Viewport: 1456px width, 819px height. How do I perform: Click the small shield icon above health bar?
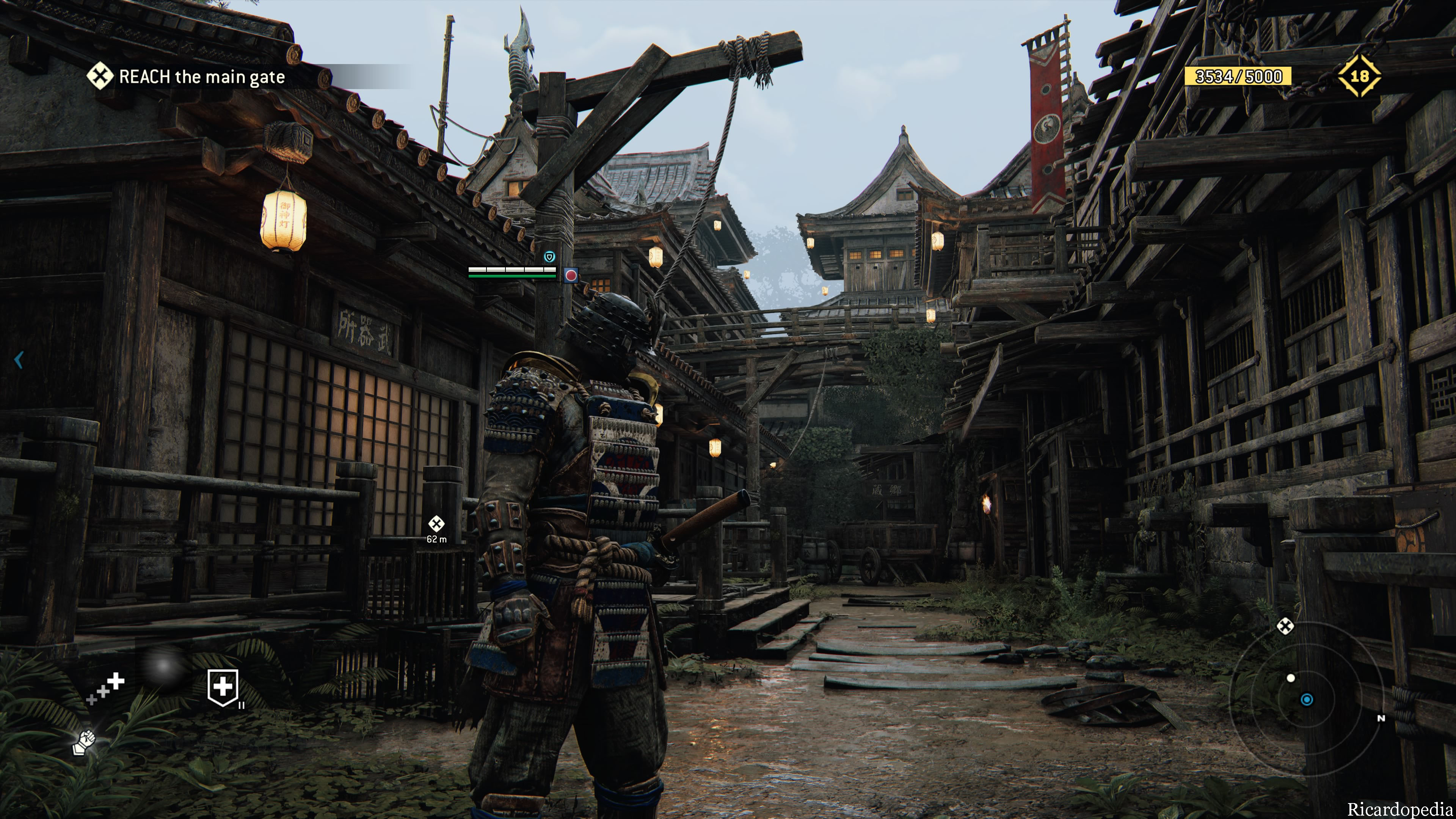tap(549, 257)
